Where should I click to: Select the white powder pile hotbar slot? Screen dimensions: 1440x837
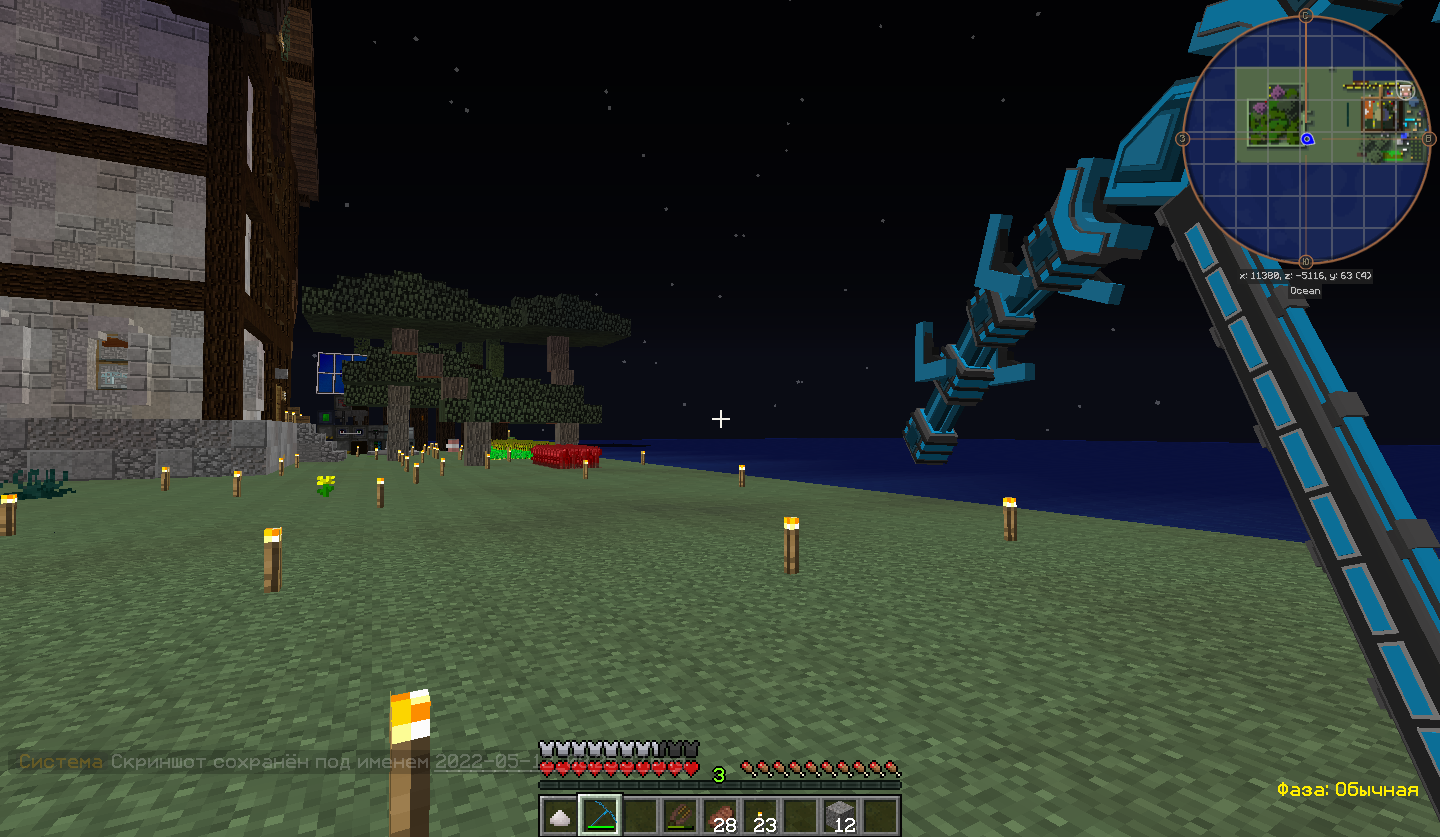tap(561, 815)
